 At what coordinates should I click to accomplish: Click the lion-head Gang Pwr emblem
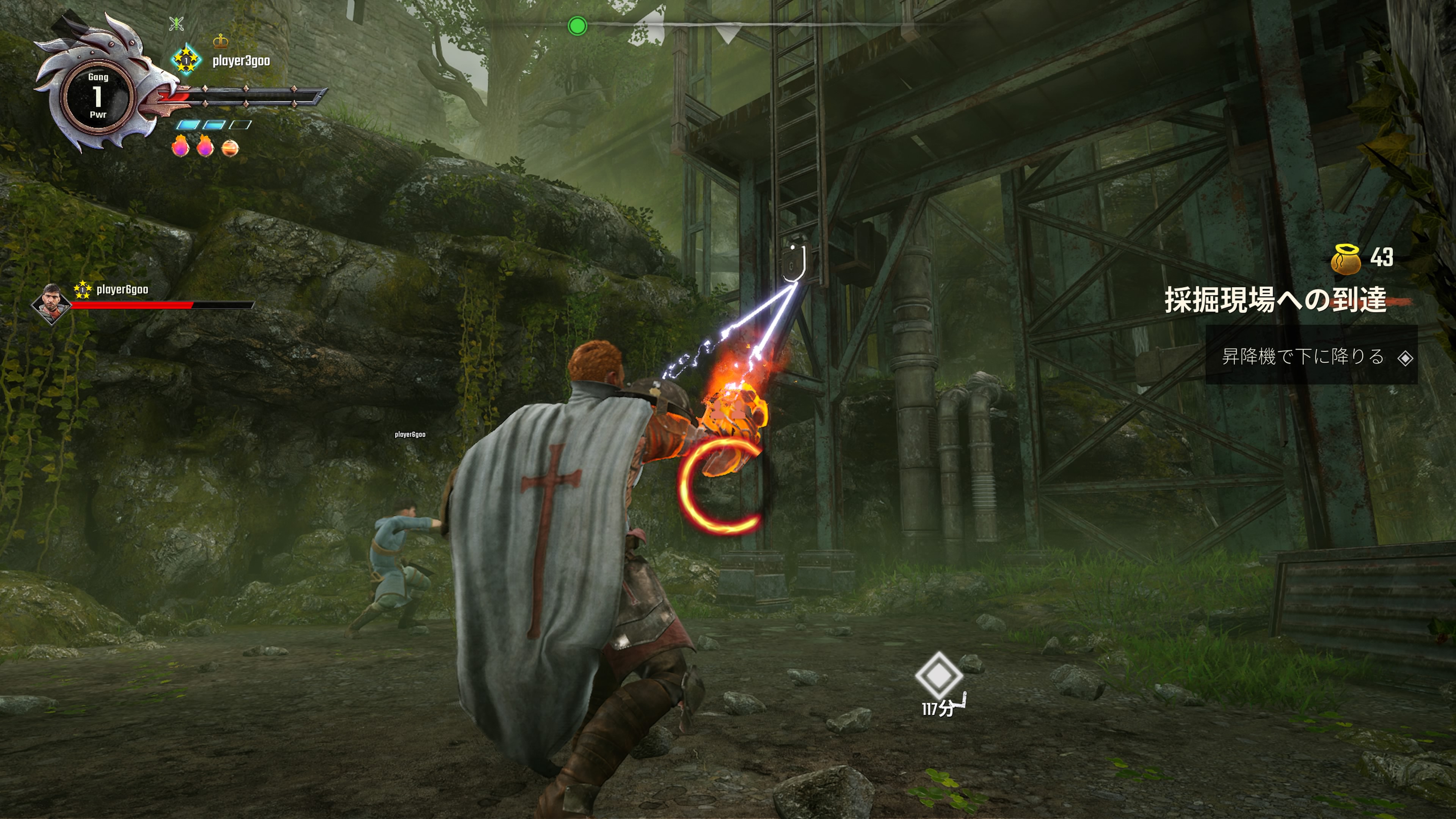pos(98,96)
